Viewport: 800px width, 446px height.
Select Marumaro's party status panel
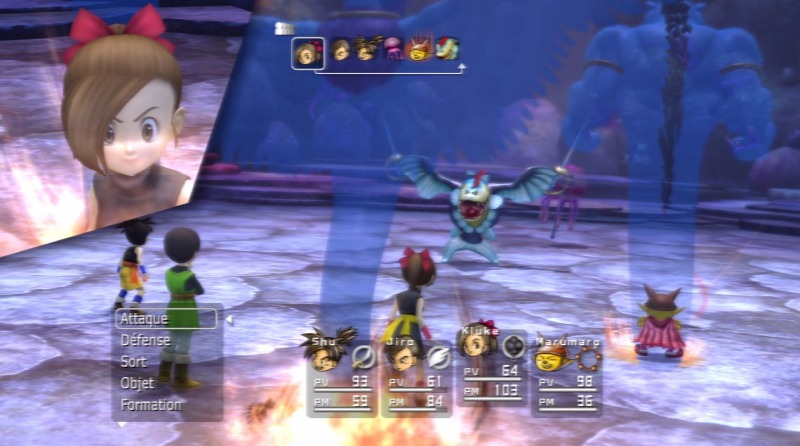click(567, 373)
